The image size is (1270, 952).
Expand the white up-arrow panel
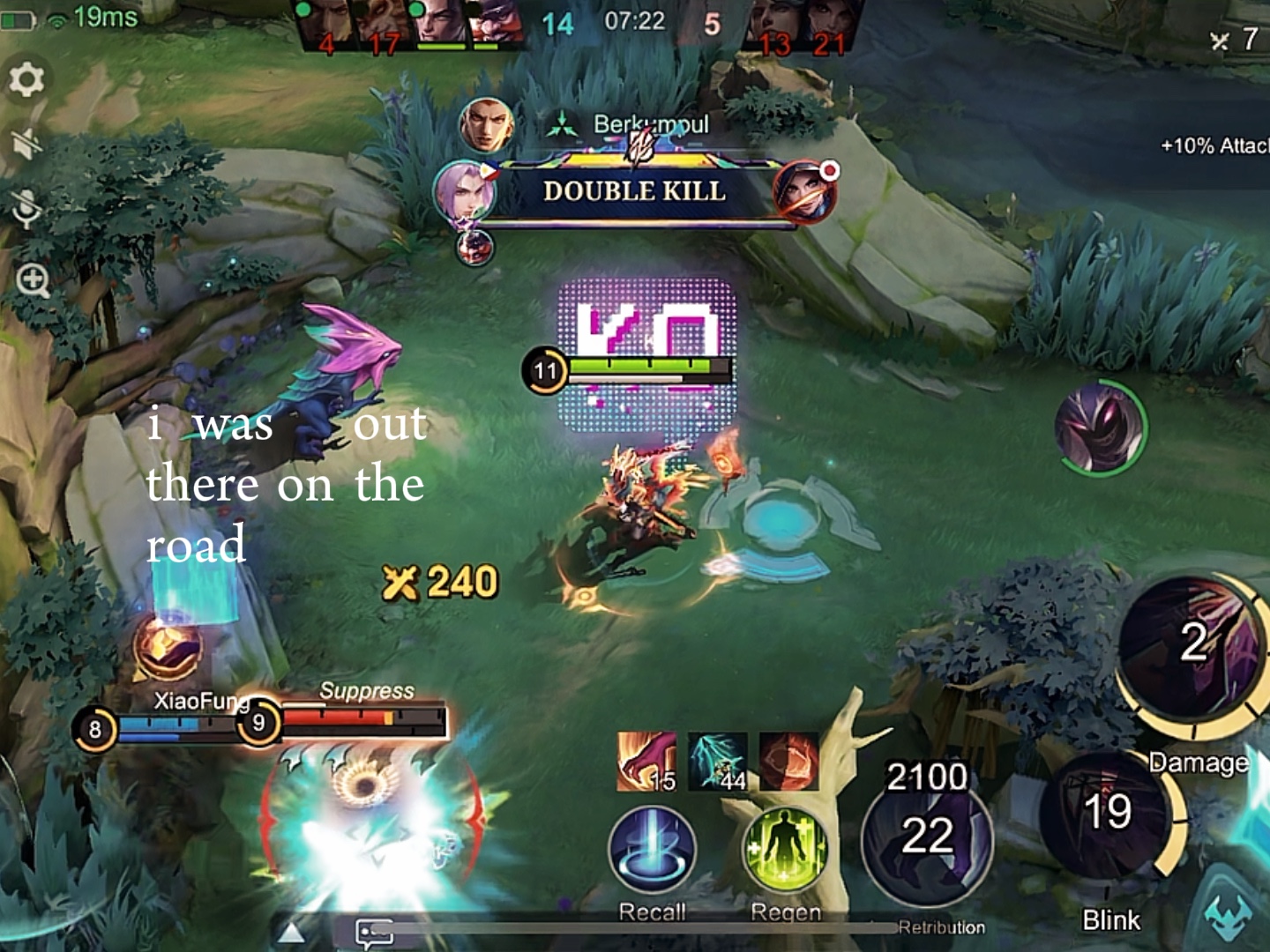click(x=292, y=933)
